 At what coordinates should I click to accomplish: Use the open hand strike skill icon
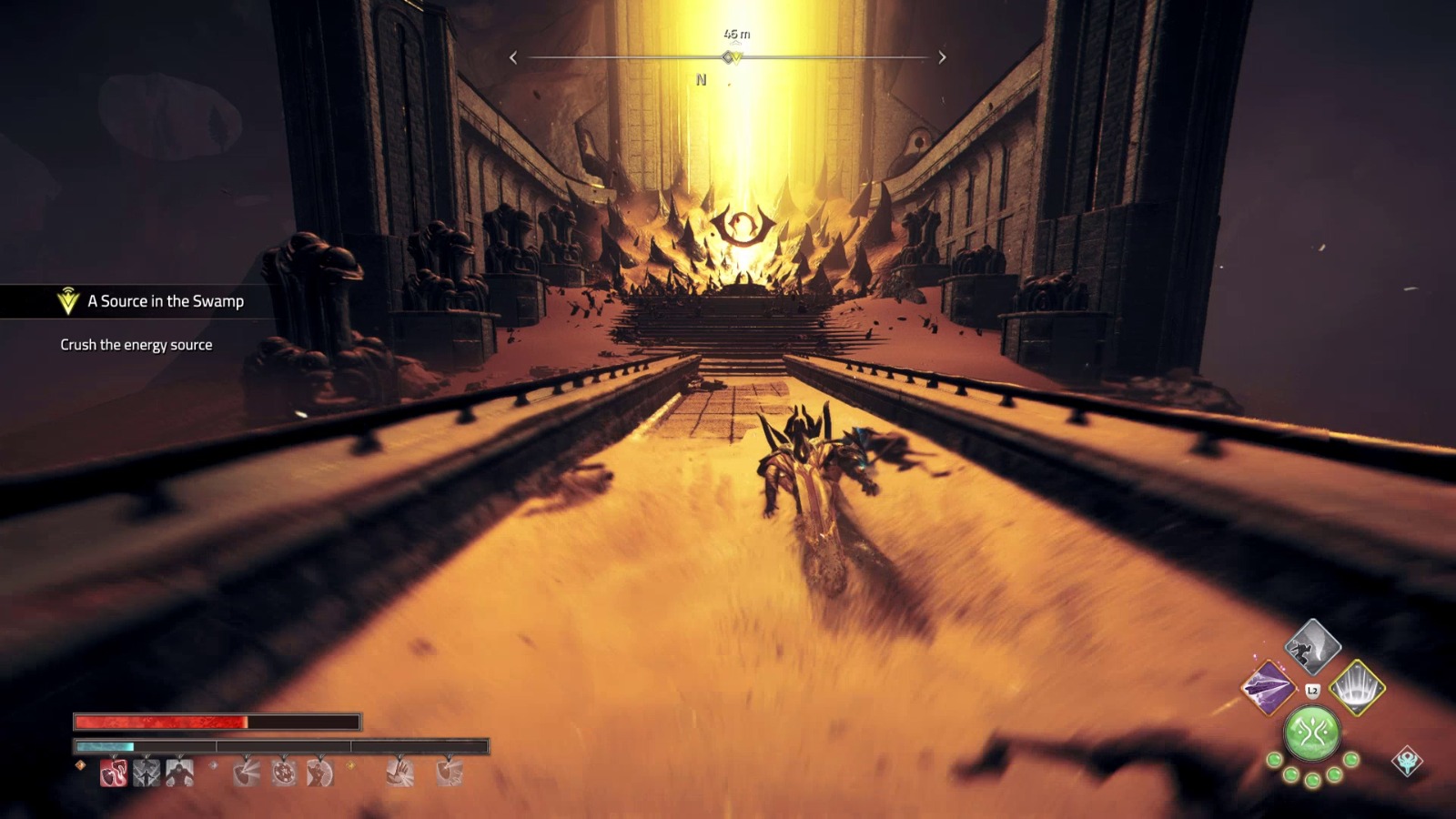(400, 773)
